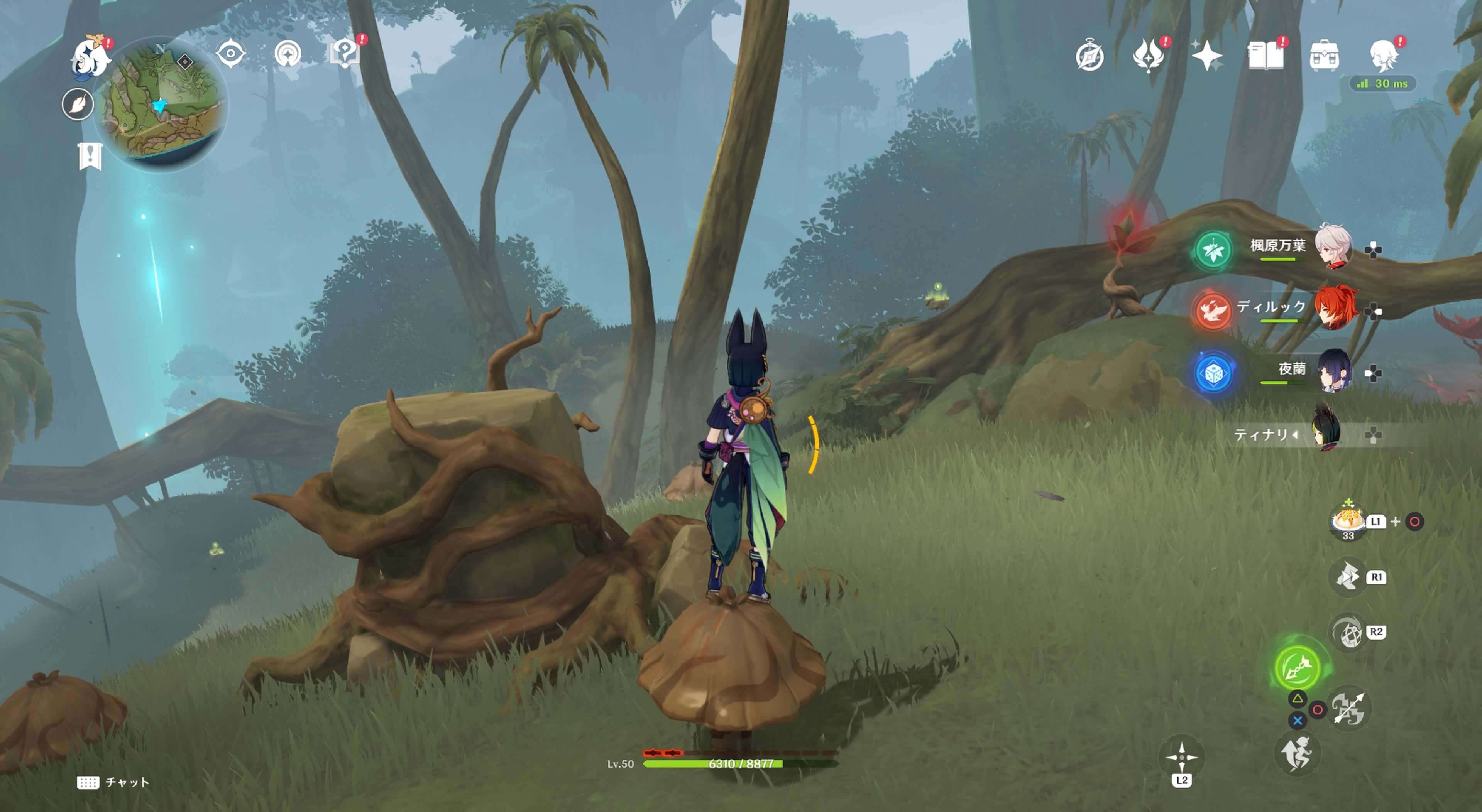Open the four-pointed star wish icon
1482x812 pixels.
pos(1206,56)
